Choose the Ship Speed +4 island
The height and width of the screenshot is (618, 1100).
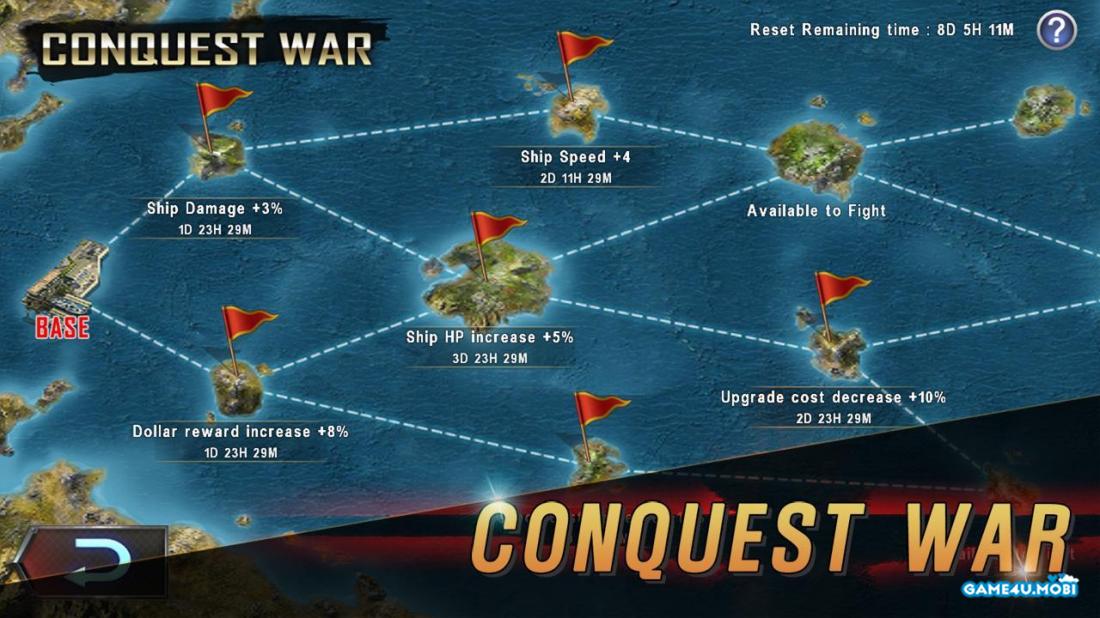point(578,108)
